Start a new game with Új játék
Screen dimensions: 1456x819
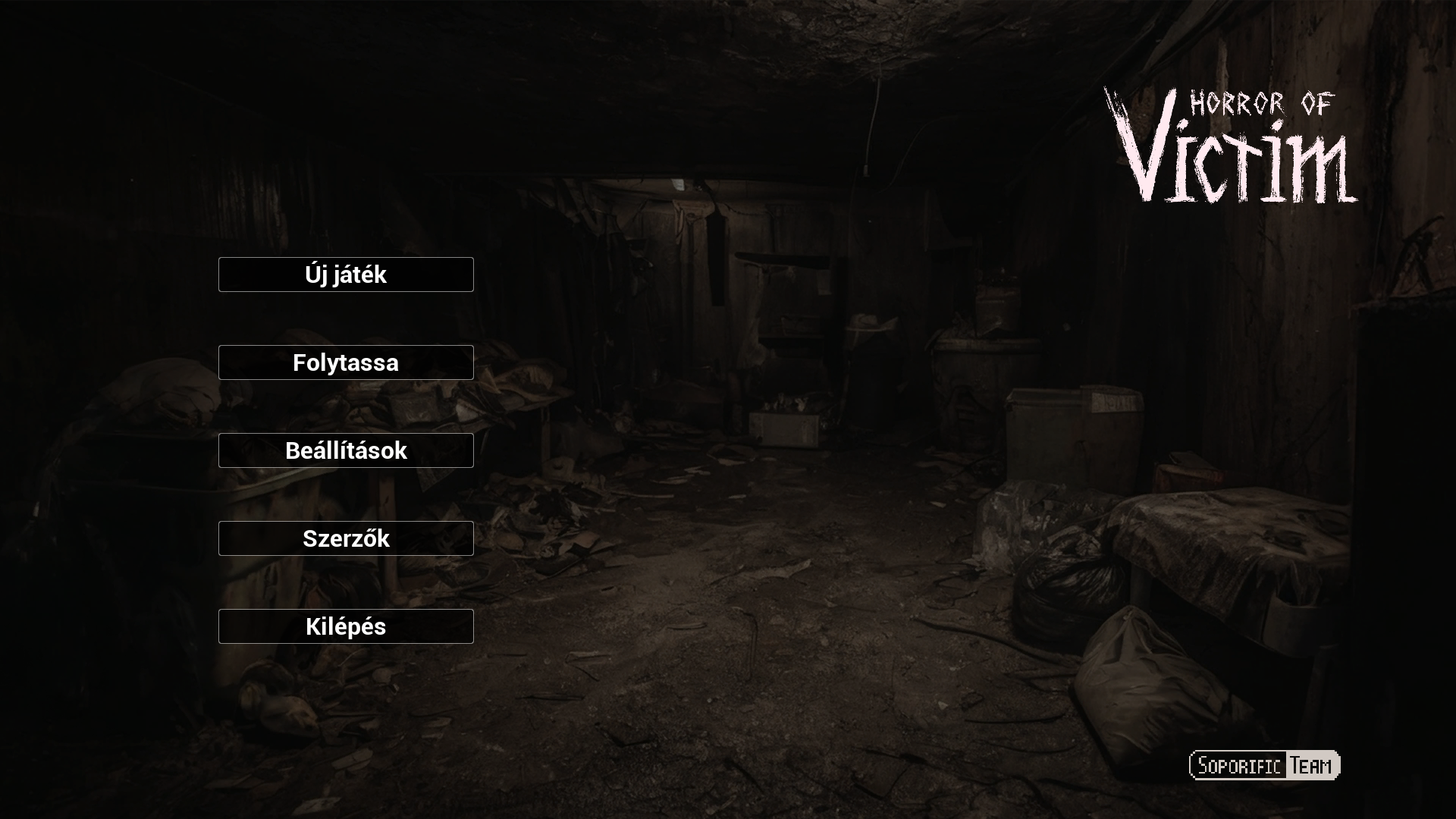[346, 275]
